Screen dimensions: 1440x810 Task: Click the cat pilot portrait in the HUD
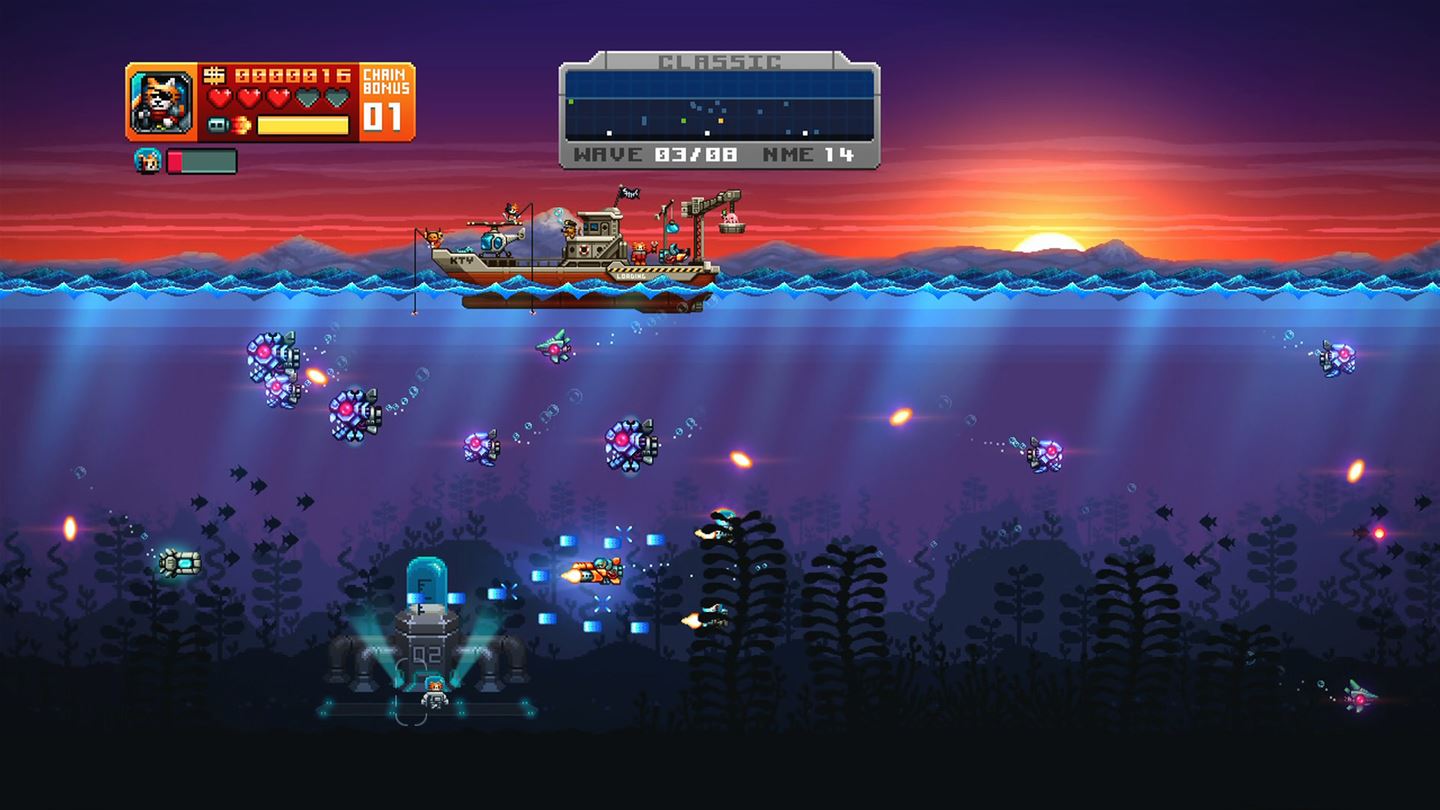tap(160, 100)
